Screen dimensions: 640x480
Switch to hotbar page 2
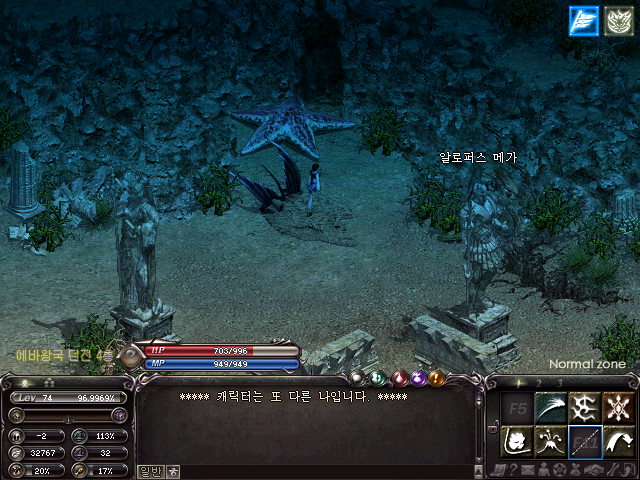(x=538, y=383)
